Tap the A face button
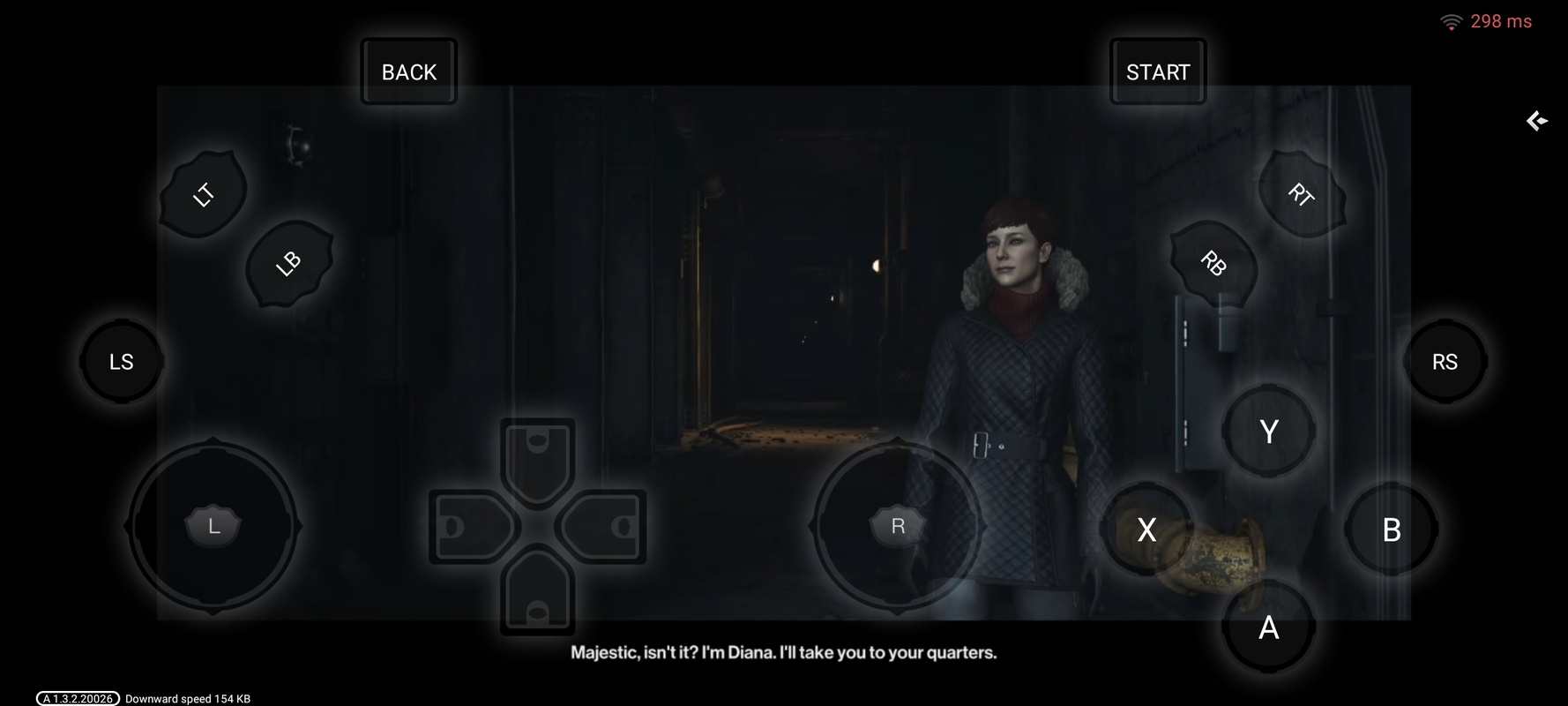 1268,627
